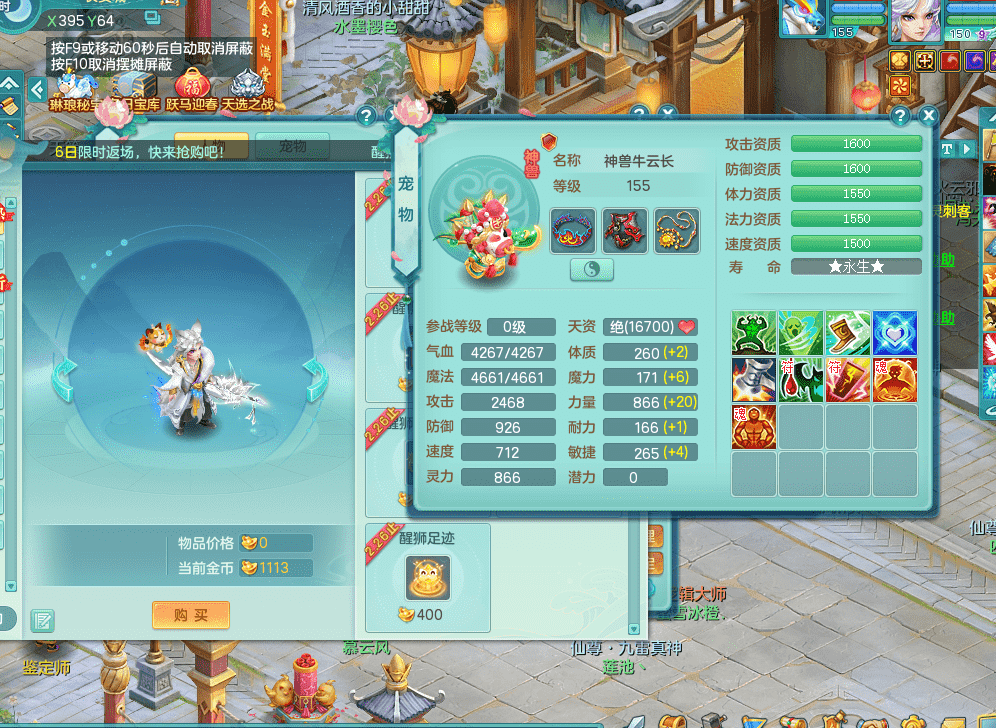Click the yin-yang button under pet equipment
996x728 pixels.
[592, 270]
